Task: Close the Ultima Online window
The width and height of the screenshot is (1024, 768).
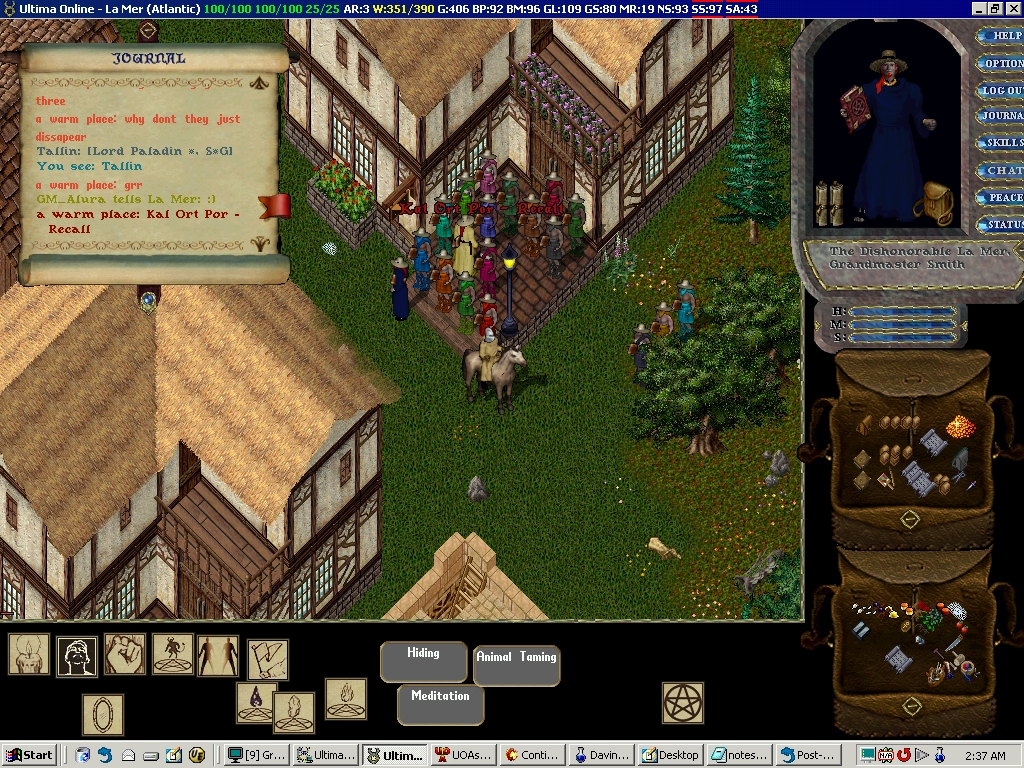Action: pyautogui.click(x=1012, y=8)
